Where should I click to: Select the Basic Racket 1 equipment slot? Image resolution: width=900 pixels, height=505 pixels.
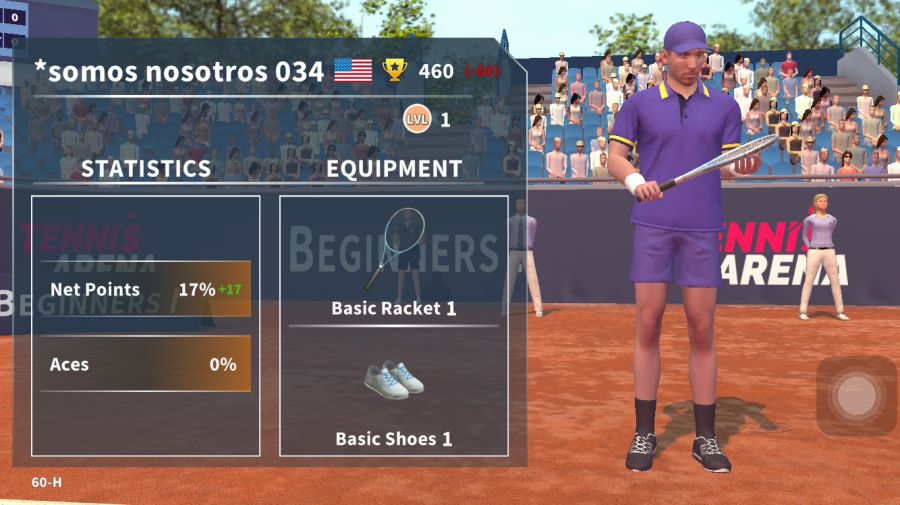click(393, 260)
